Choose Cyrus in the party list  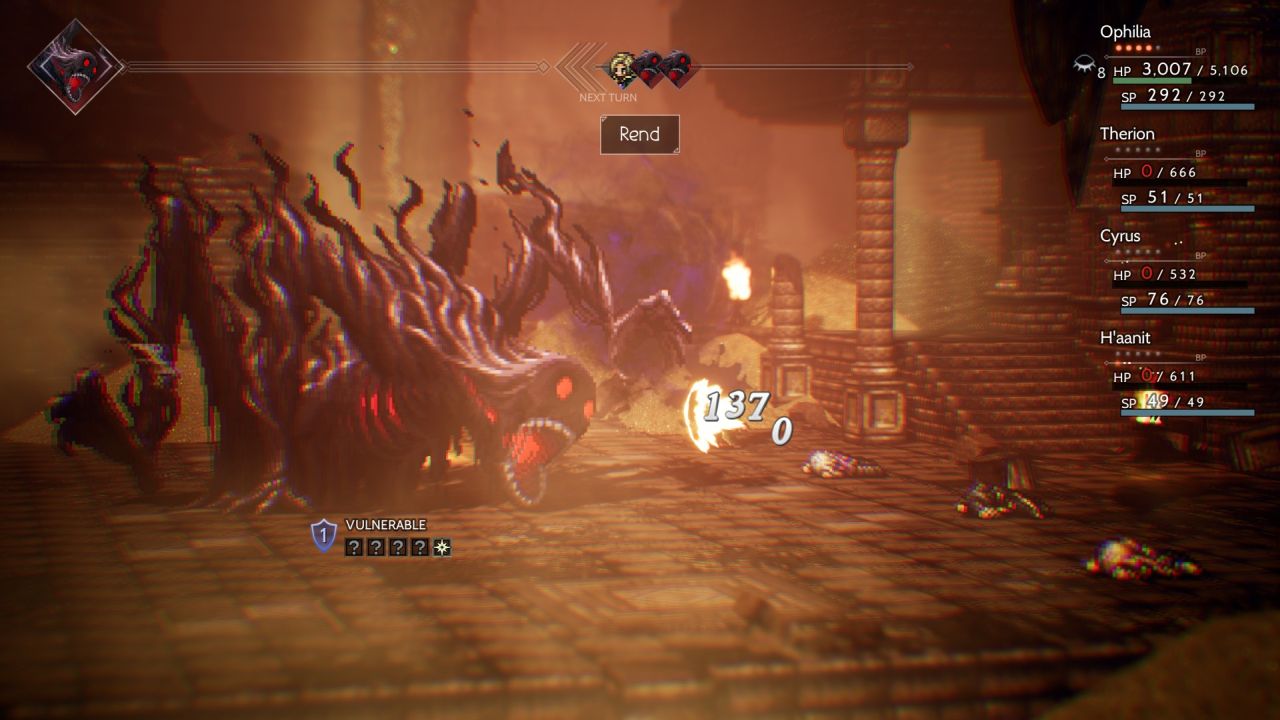coord(1120,237)
